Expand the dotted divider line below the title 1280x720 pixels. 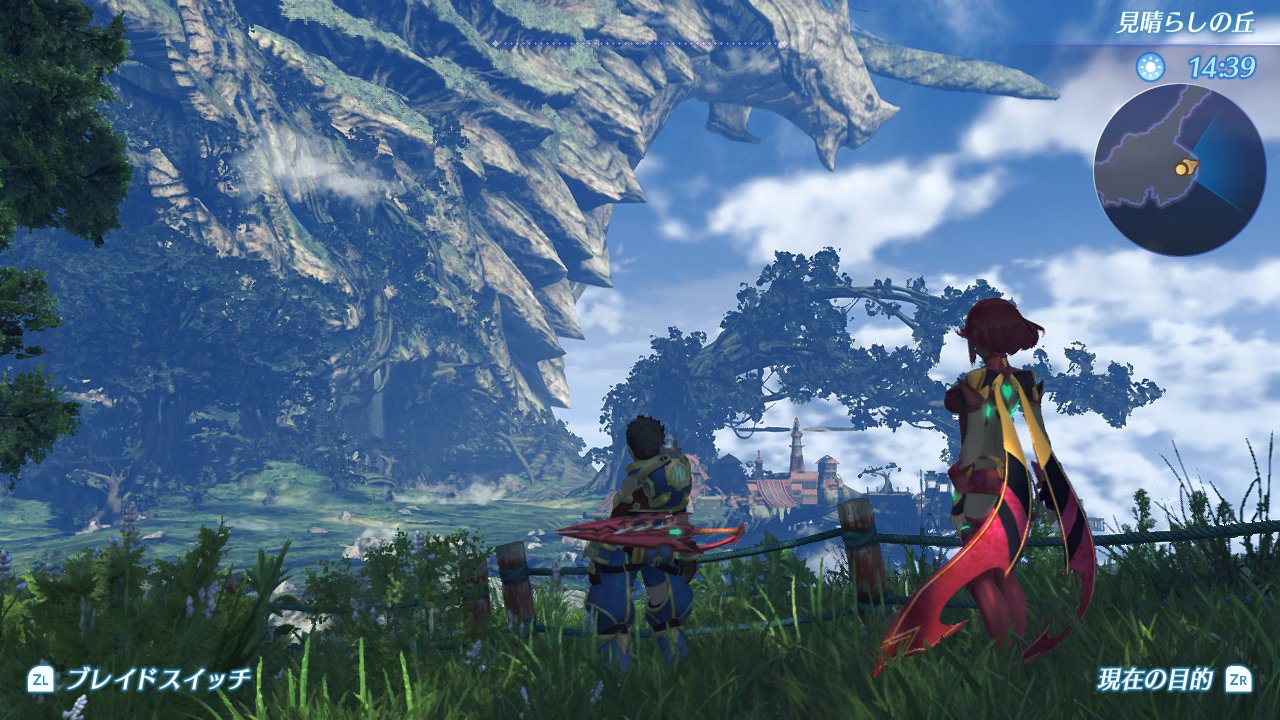640,44
